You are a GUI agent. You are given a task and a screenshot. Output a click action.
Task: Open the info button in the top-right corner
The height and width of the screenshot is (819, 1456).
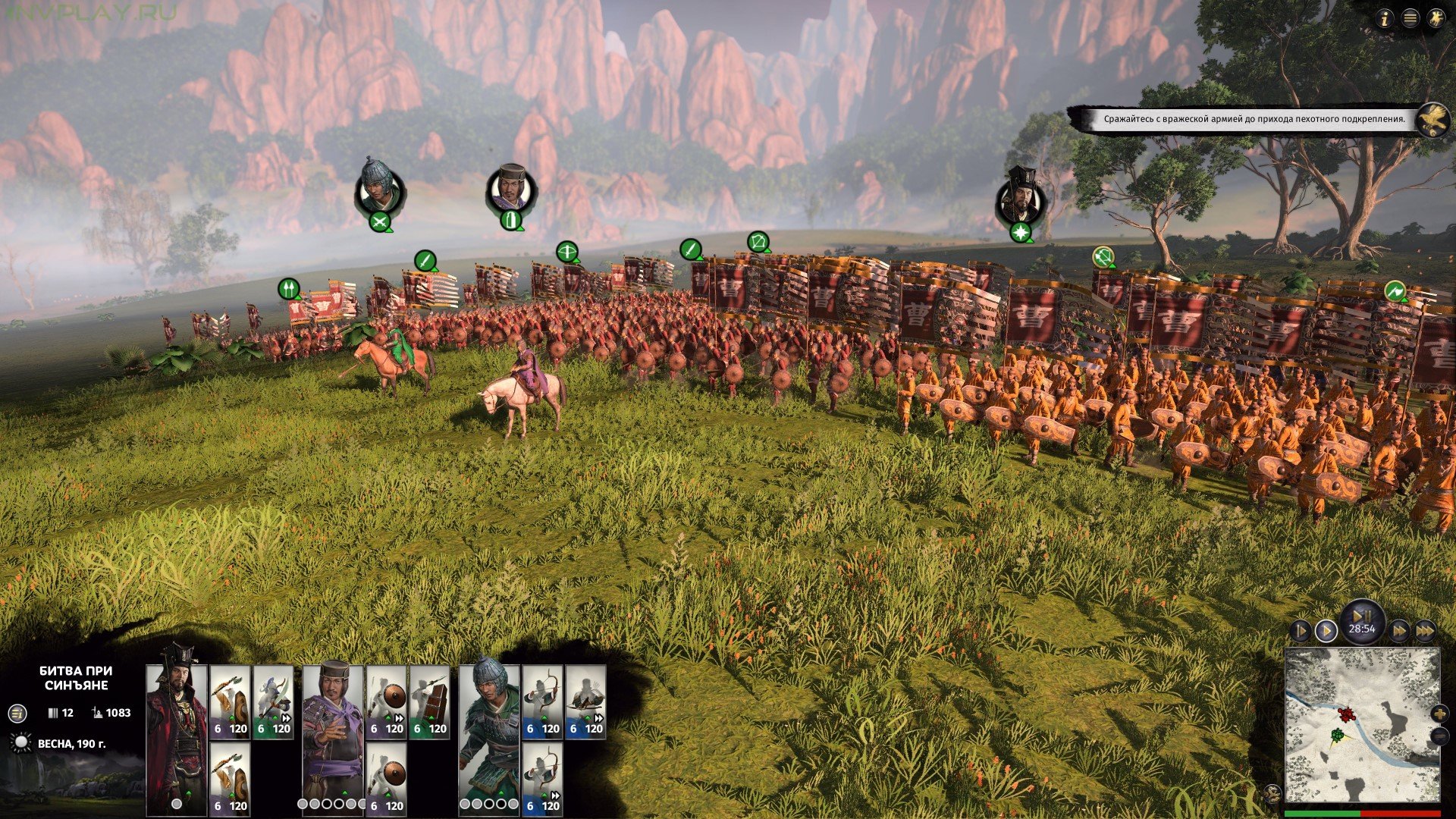1385,20
